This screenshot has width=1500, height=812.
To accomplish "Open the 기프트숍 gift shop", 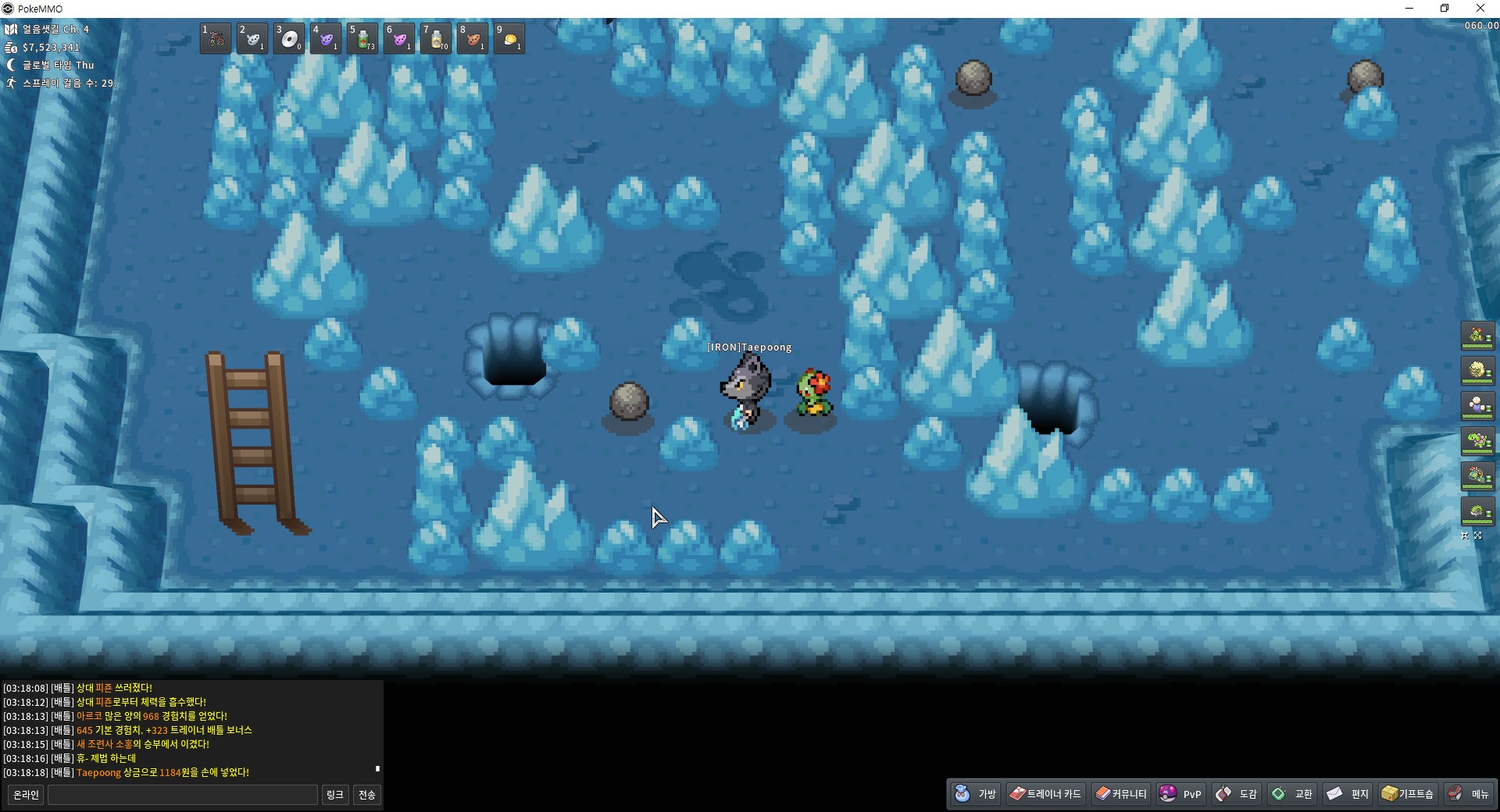I will pyautogui.click(x=1407, y=794).
